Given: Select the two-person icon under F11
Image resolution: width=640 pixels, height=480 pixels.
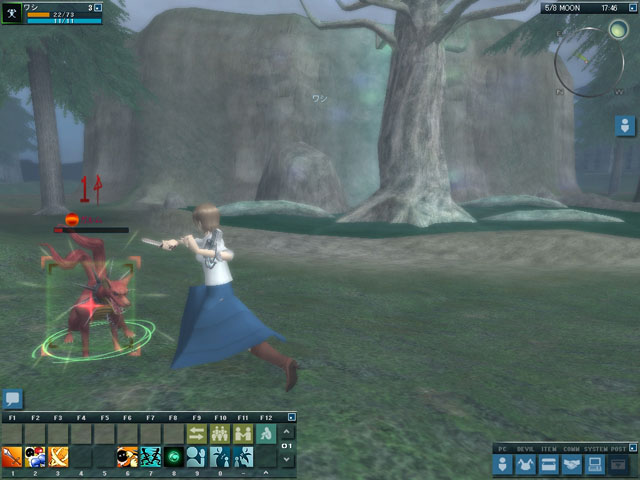Looking at the screenshot, I should pyautogui.click(x=242, y=433).
